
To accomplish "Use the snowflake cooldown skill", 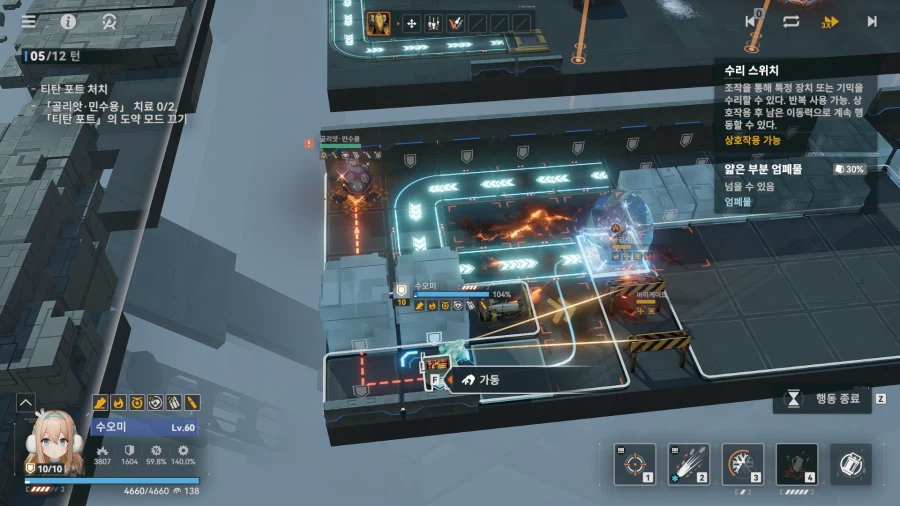I will pos(742,464).
